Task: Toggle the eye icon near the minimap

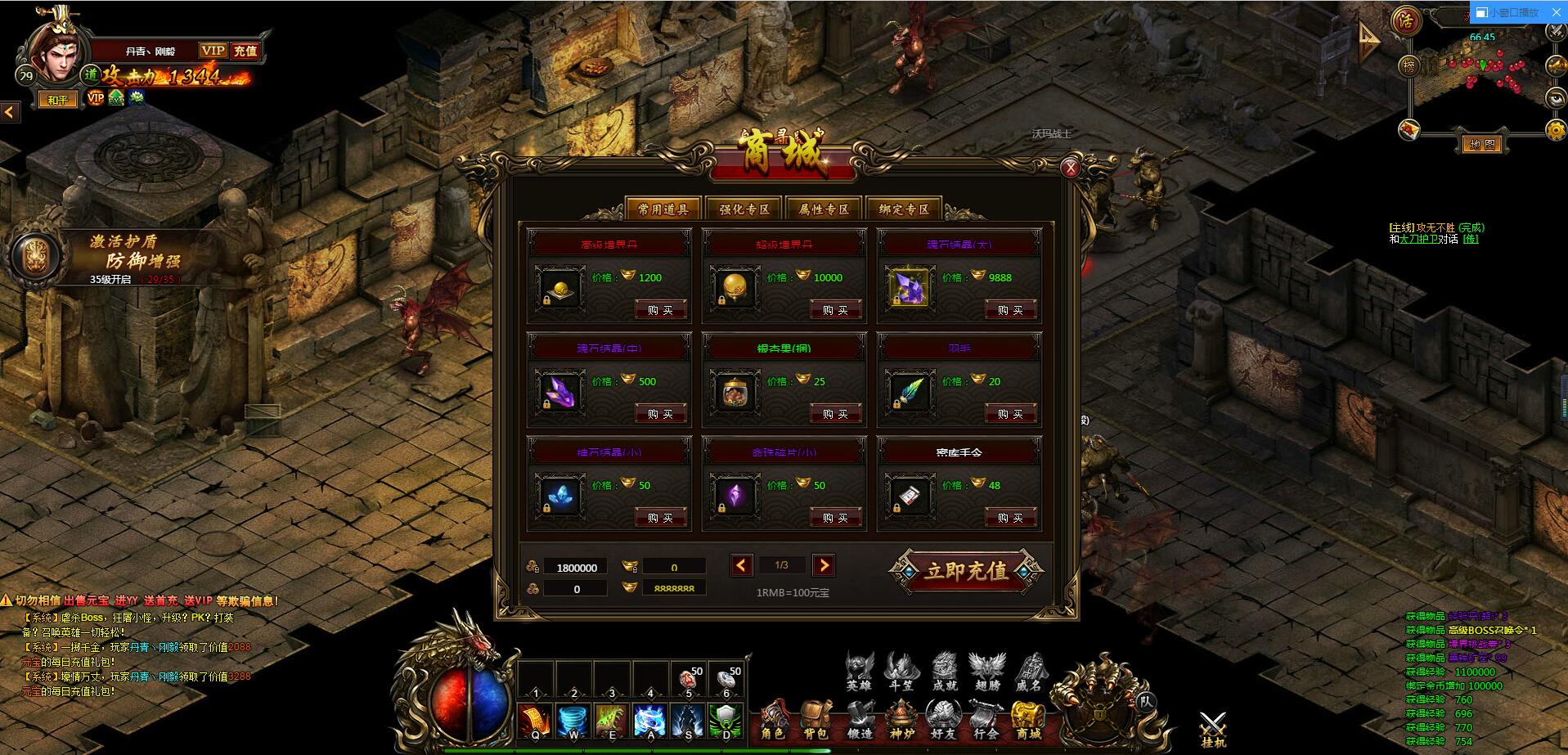Action: [x=1556, y=98]
